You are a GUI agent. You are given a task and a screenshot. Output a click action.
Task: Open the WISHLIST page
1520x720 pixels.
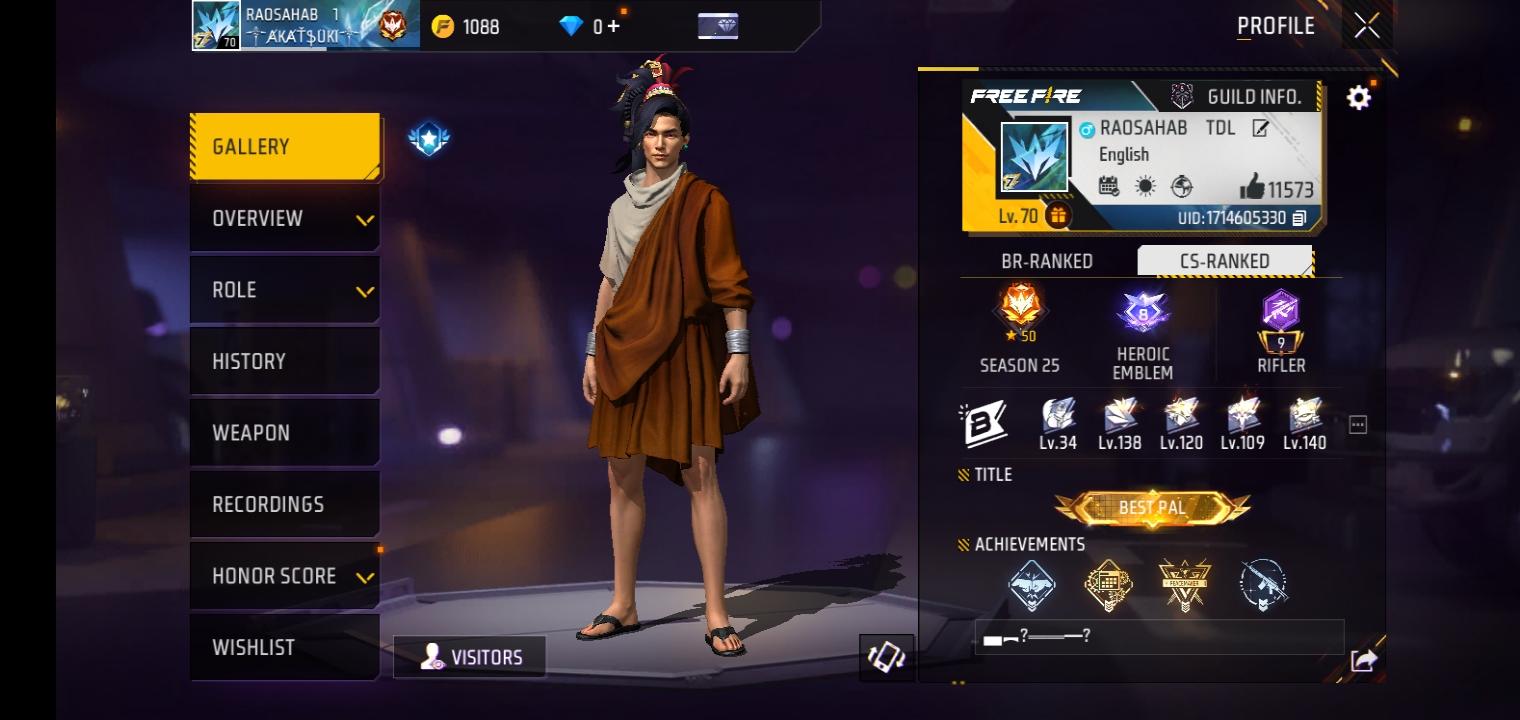284,647
